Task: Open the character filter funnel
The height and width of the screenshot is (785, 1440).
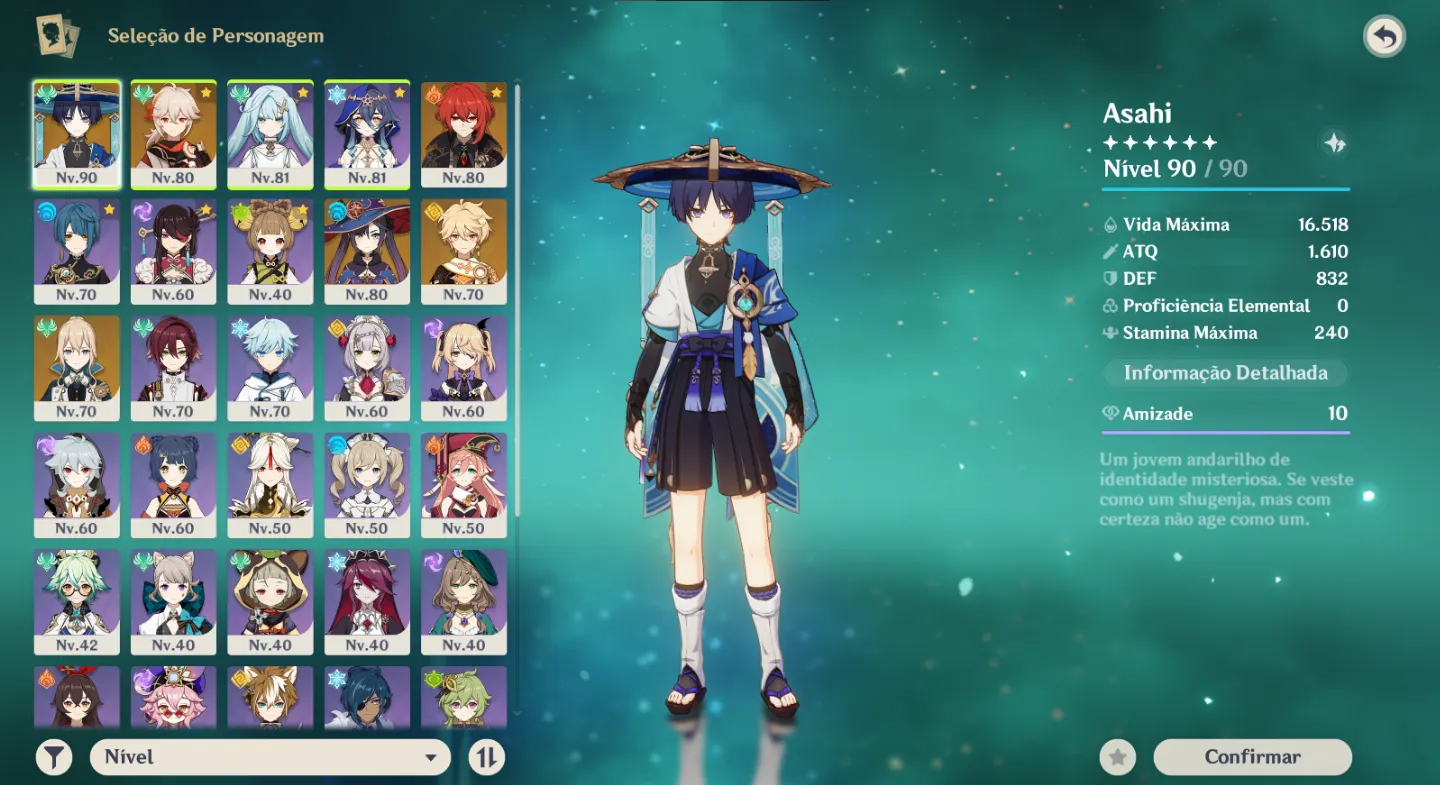Action: point(54,757)
